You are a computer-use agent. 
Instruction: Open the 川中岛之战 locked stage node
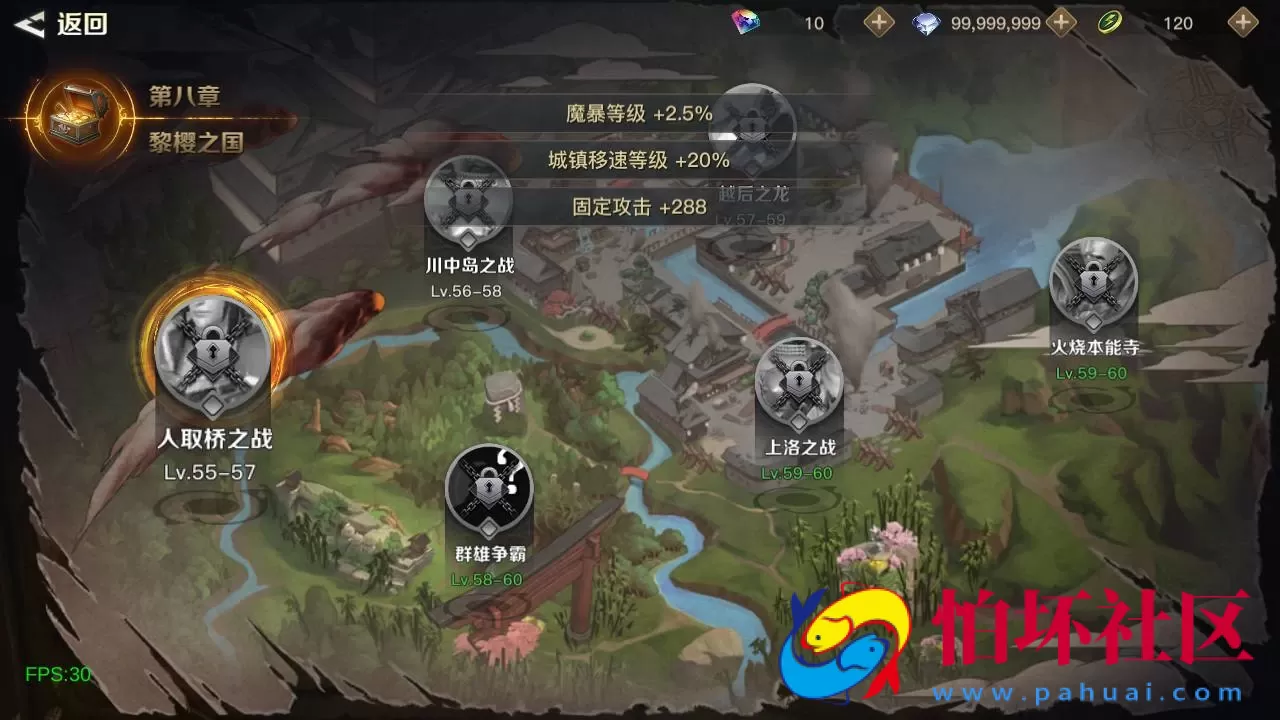[468, 200]
